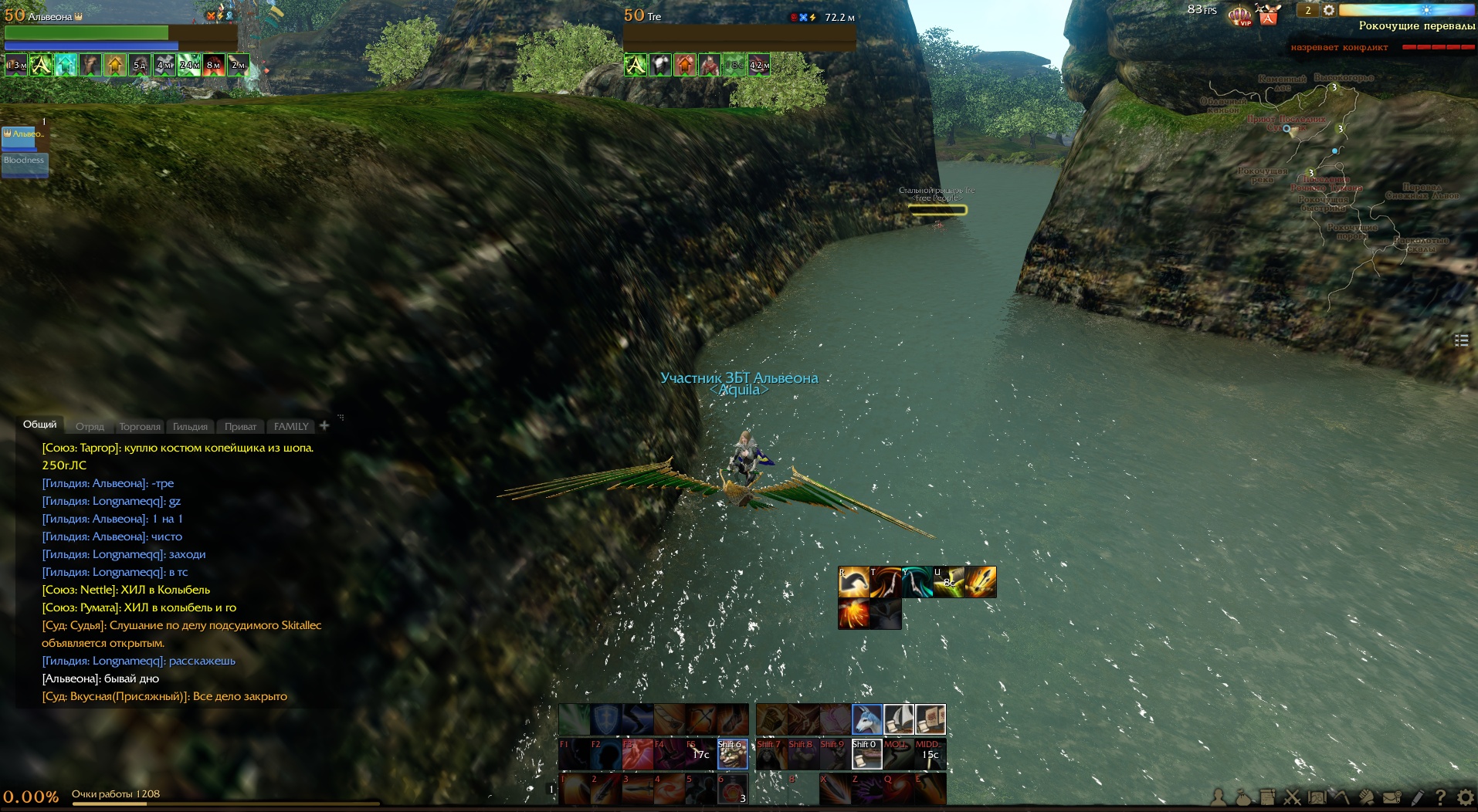Screen dimensions: 1478x812
Task: Summon the blue-maned donkey mount
Action: [867, 719]
